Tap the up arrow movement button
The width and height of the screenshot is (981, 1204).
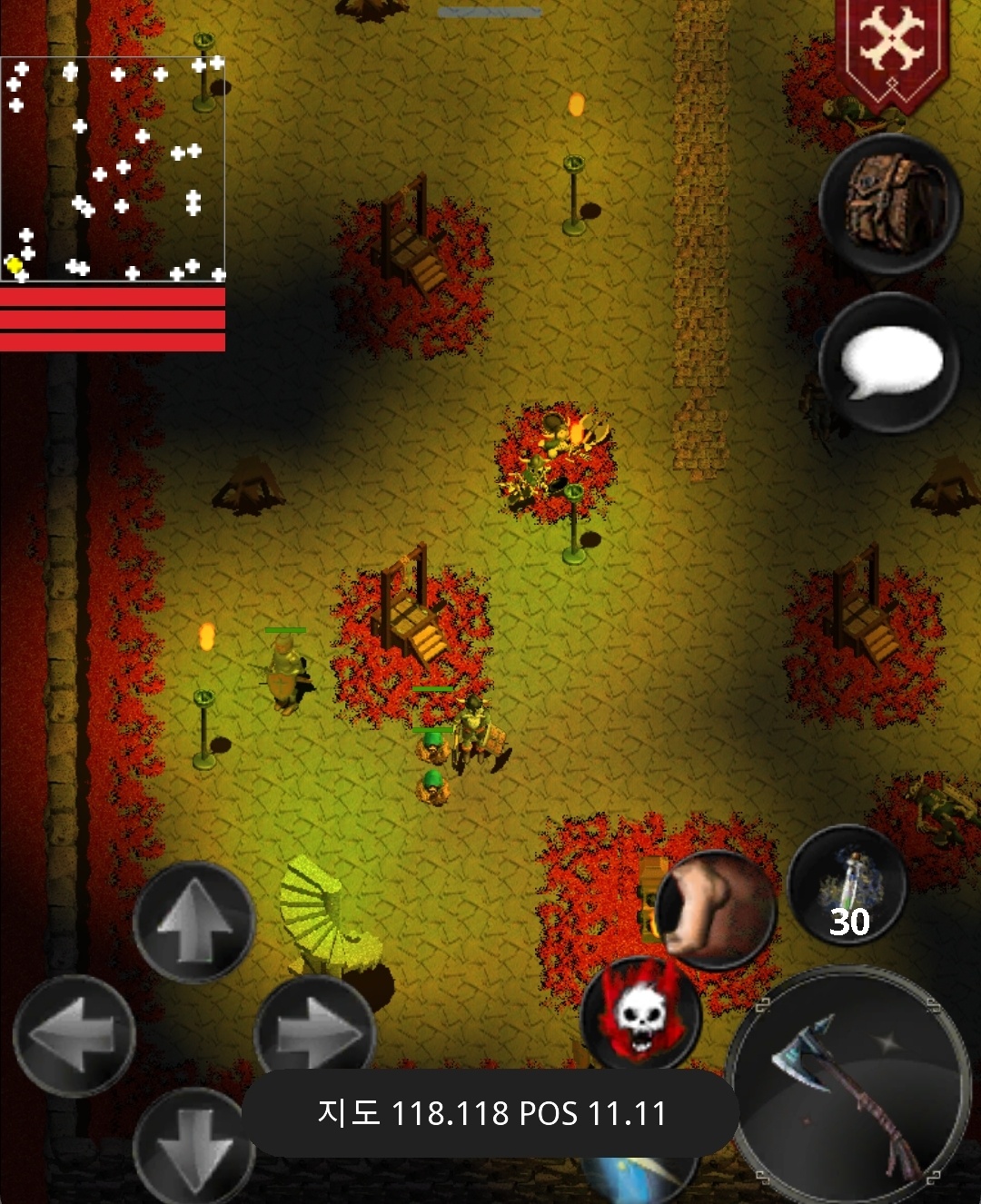point(193,922)
